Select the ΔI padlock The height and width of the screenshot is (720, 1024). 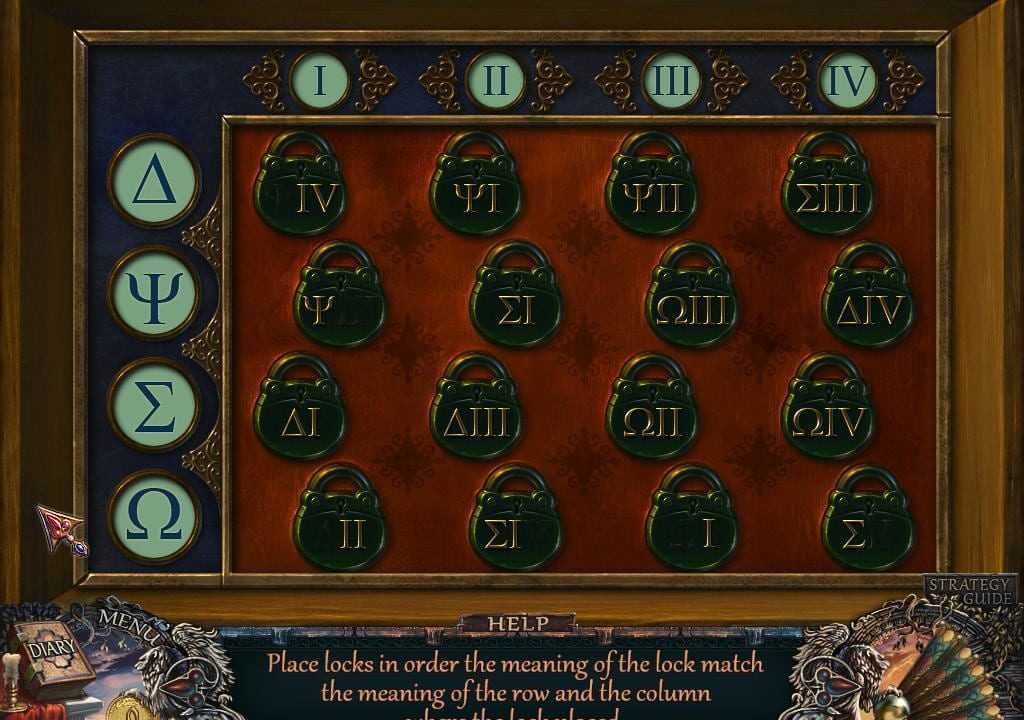[300, 422]
